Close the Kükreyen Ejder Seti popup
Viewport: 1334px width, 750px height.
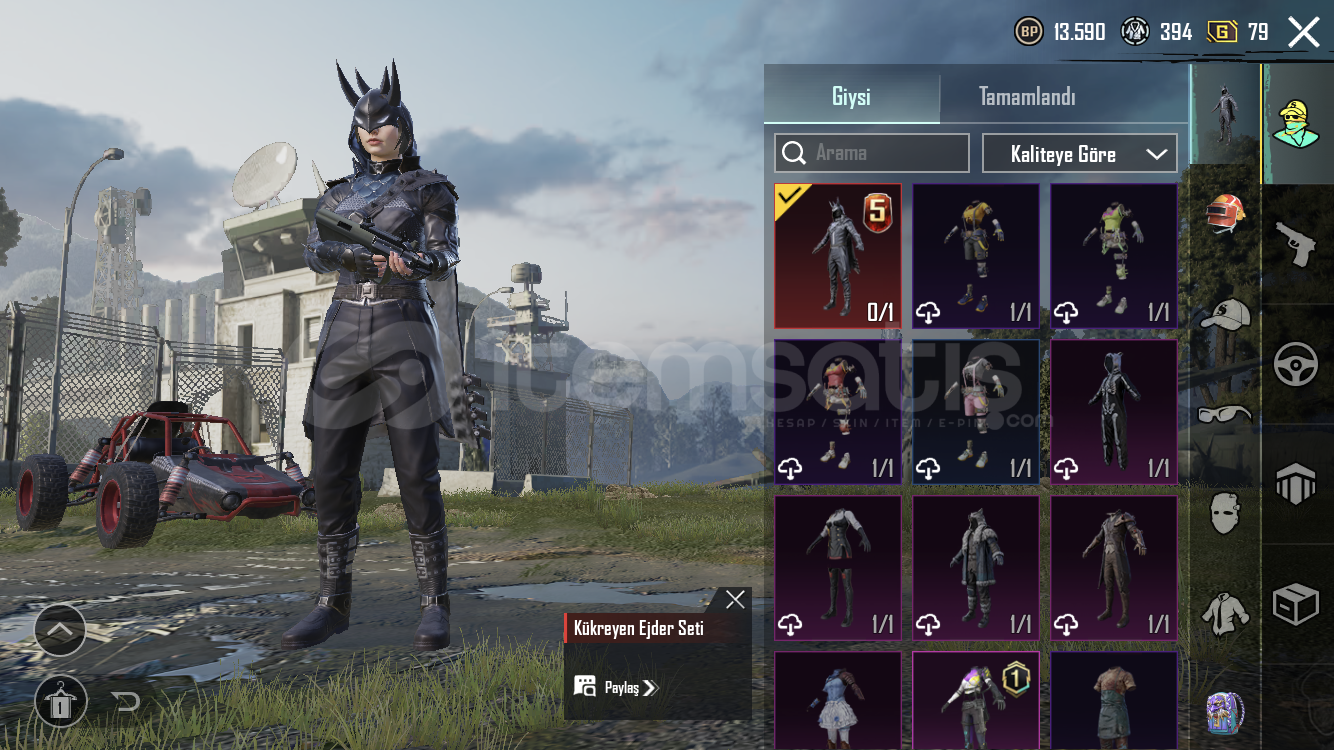[x=735, y=599]
